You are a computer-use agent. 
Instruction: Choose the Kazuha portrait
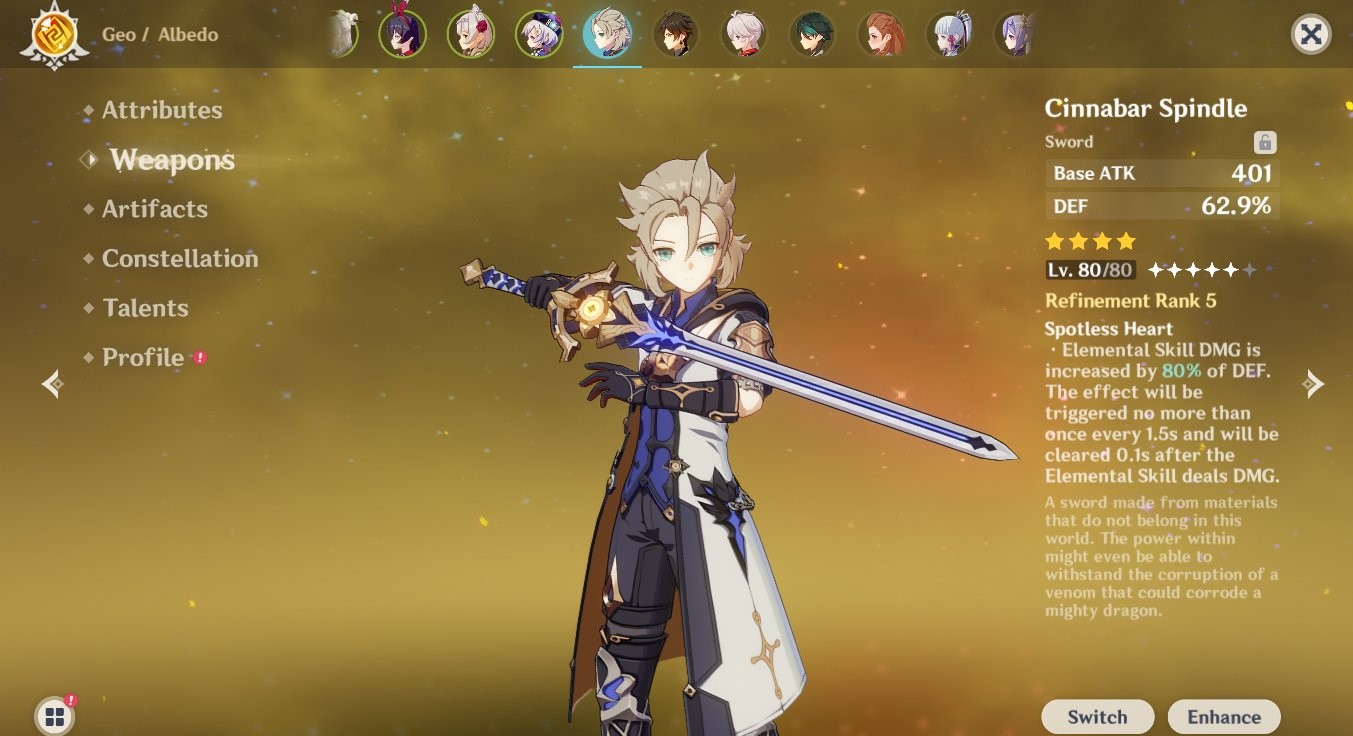coord(744,34)
